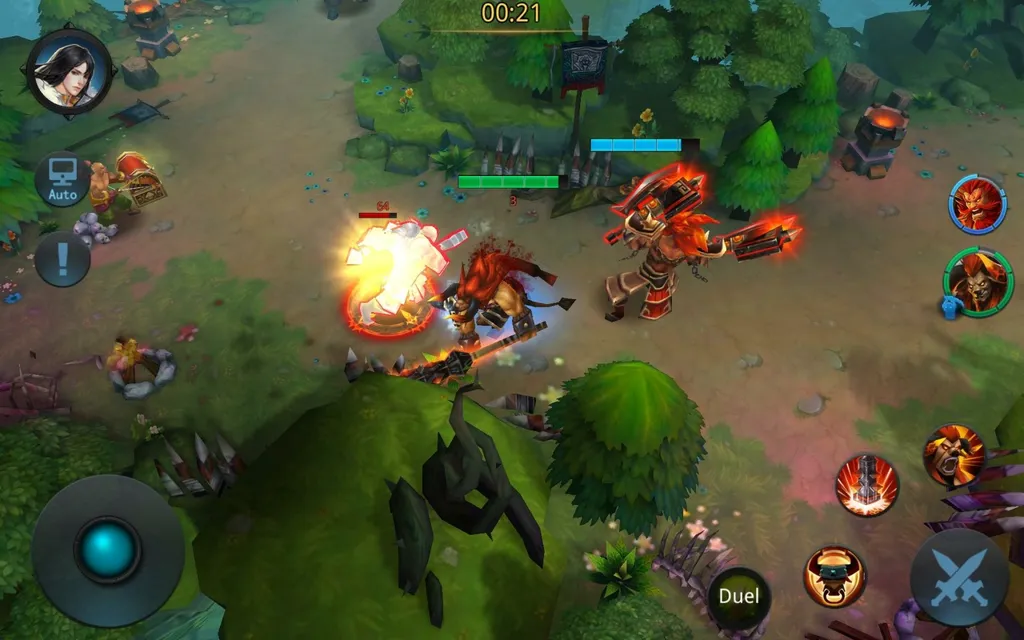Activate the bull helmet skill
The image size is (1024, 640).
(x=834, y=576)
